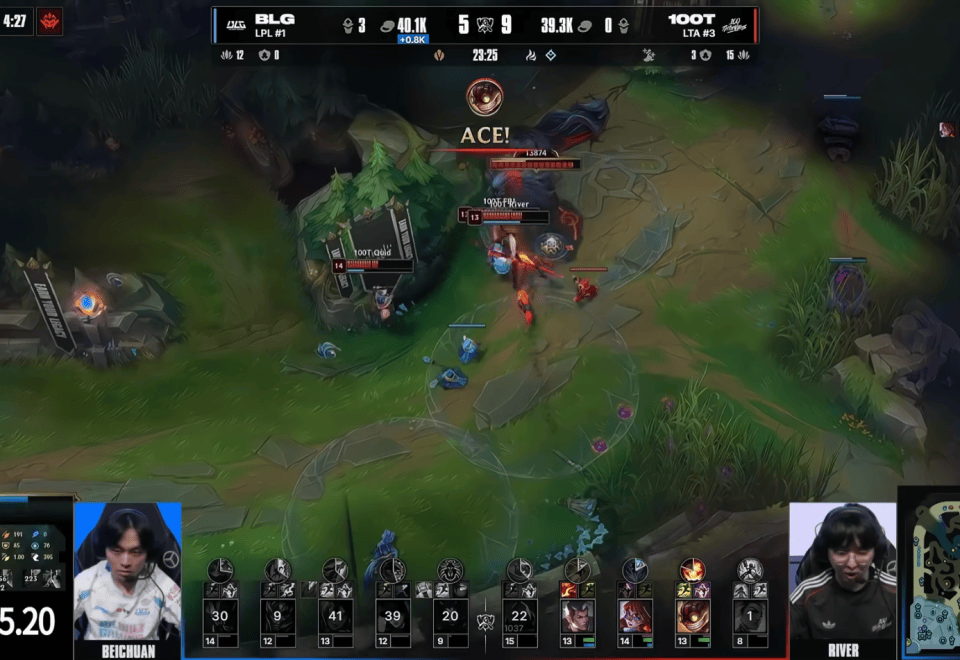Image resolution: width=960 pixels, height=660 pixels.
Task: Choose the champion tile with respawn timer 39
Action: (391, 616)
